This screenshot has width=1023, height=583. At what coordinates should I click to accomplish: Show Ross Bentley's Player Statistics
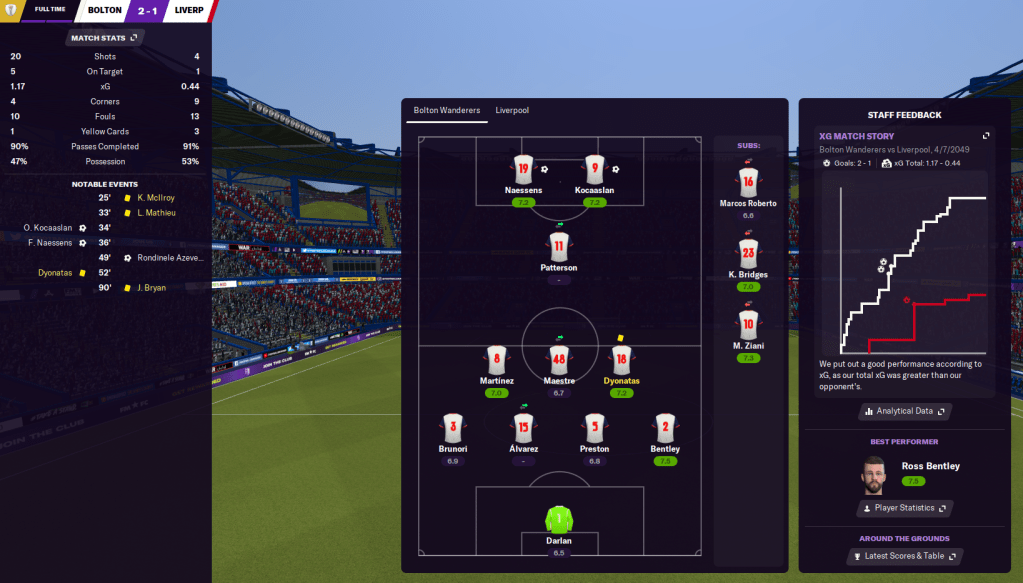[904, 508]
